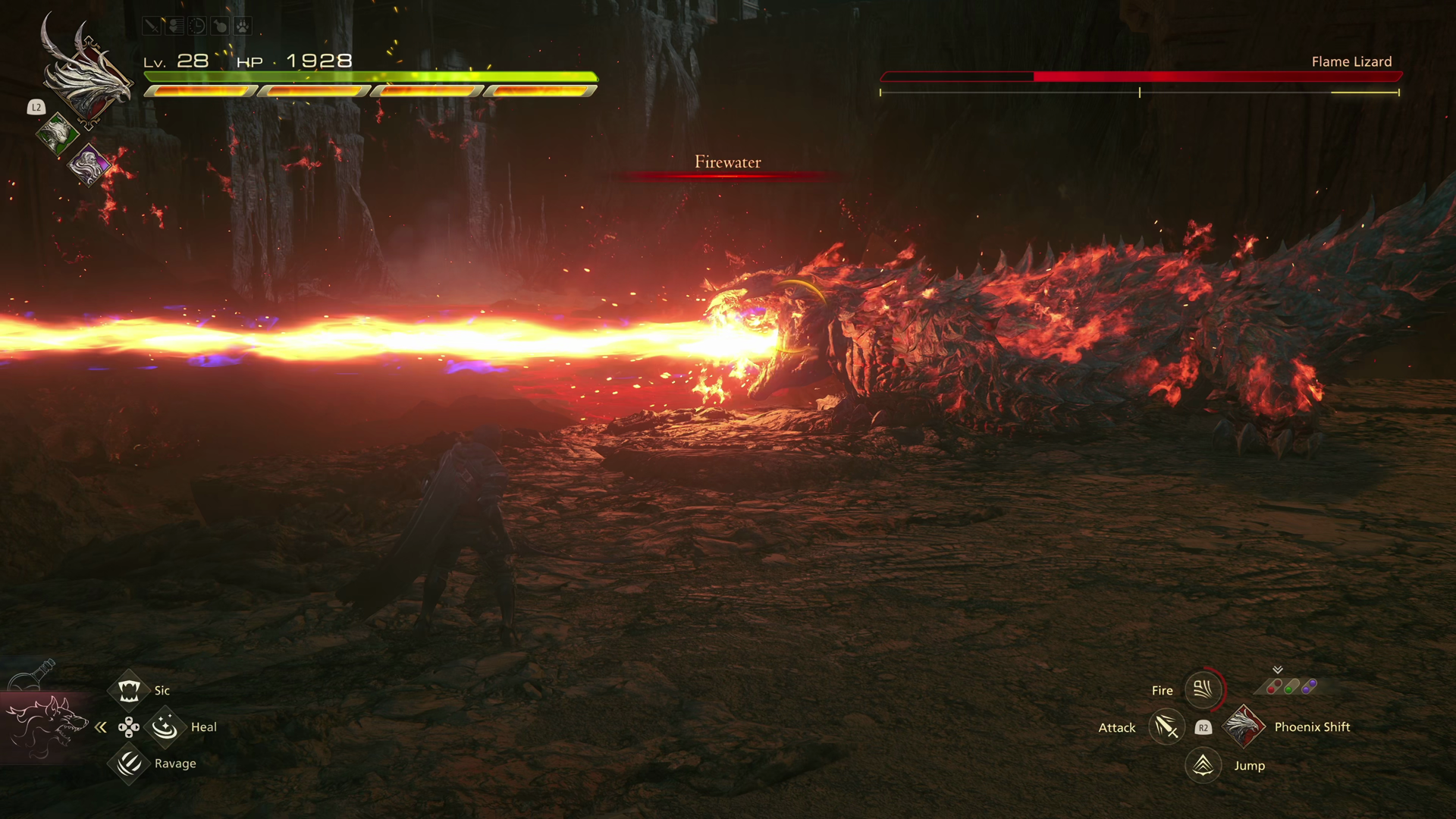
Task: Use the sword Attack icon
Action: pos(1166,727)
